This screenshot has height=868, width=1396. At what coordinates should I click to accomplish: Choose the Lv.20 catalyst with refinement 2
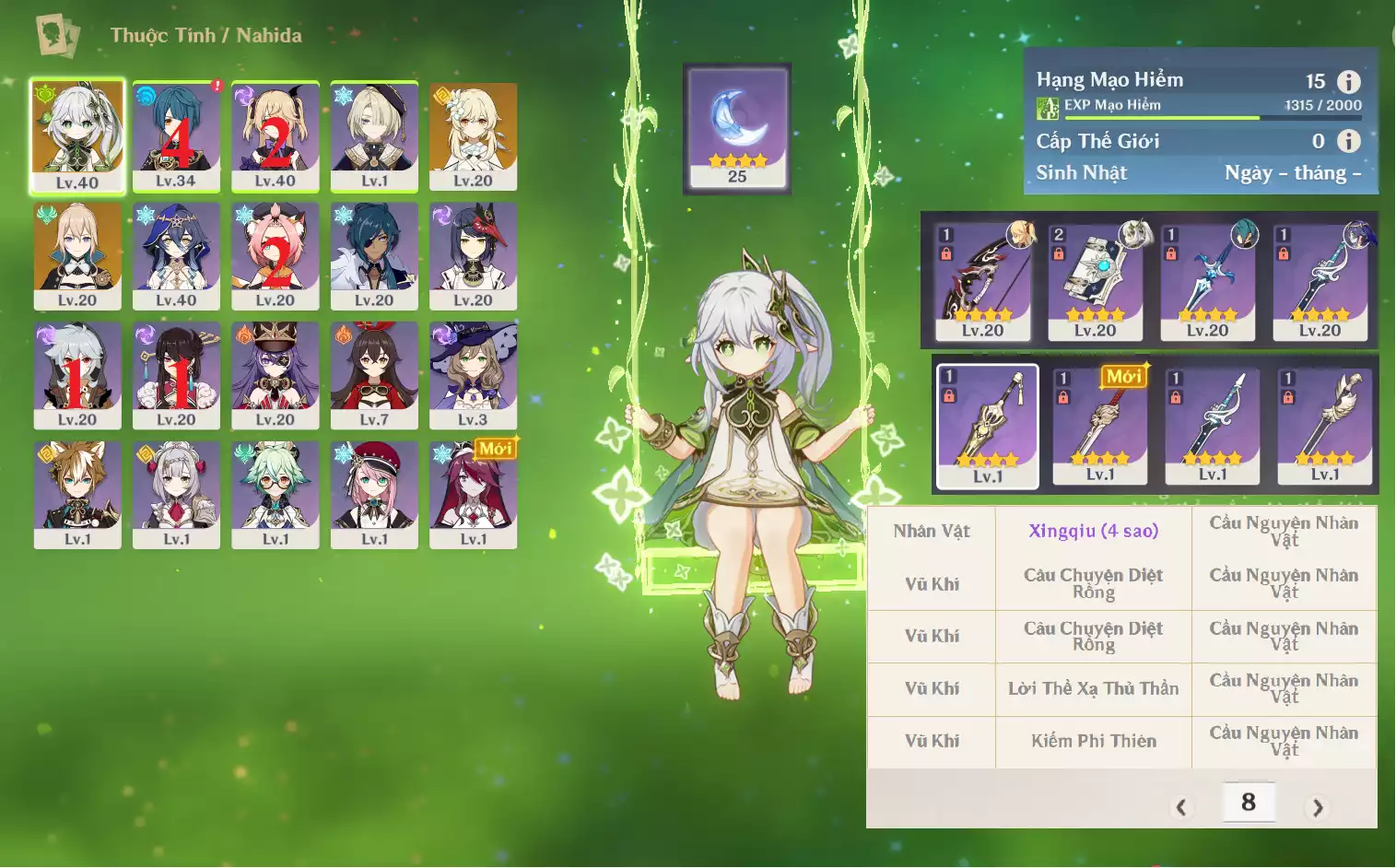(1095, 281)
